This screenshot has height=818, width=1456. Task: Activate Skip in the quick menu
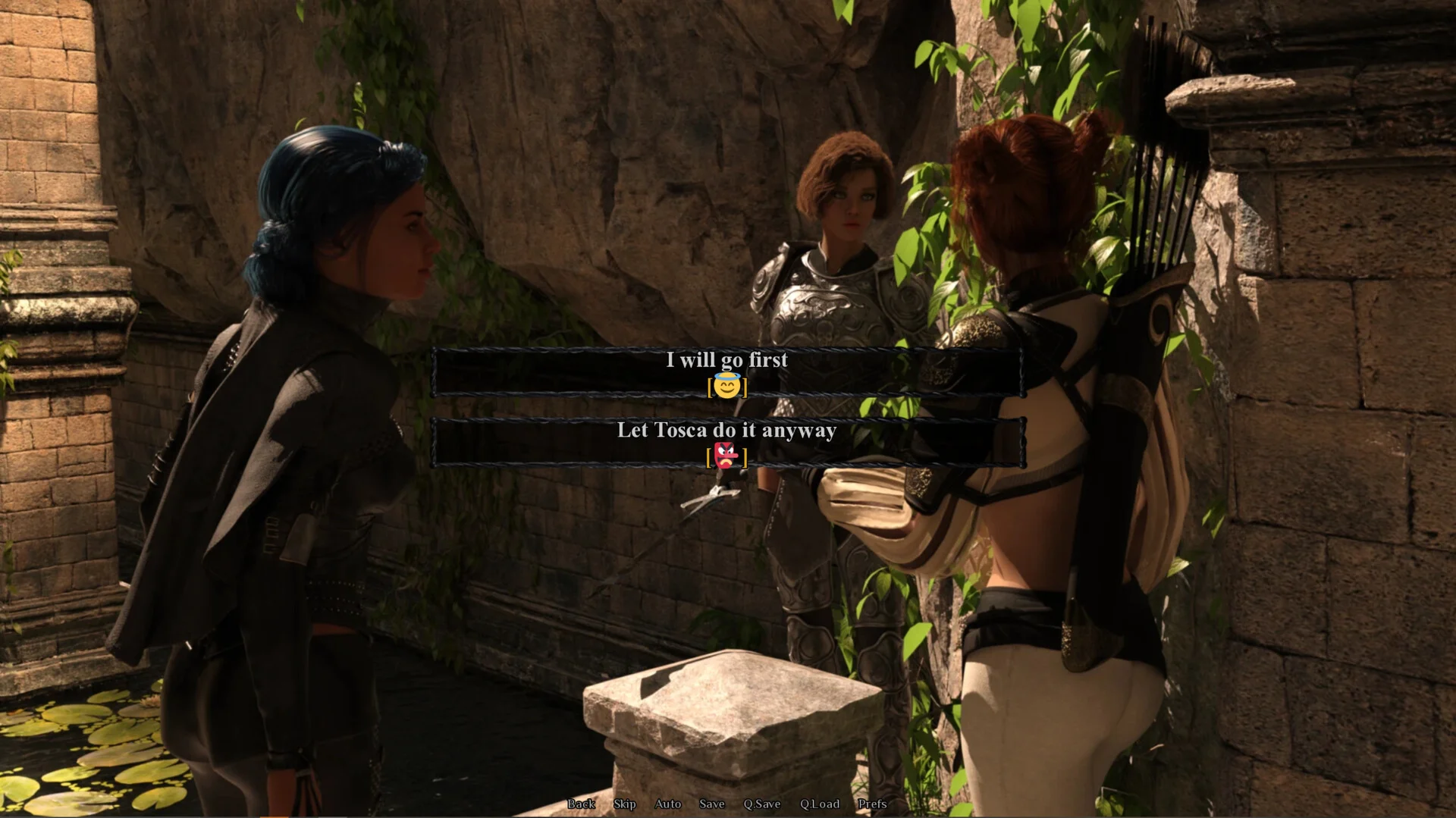[624, 804]
